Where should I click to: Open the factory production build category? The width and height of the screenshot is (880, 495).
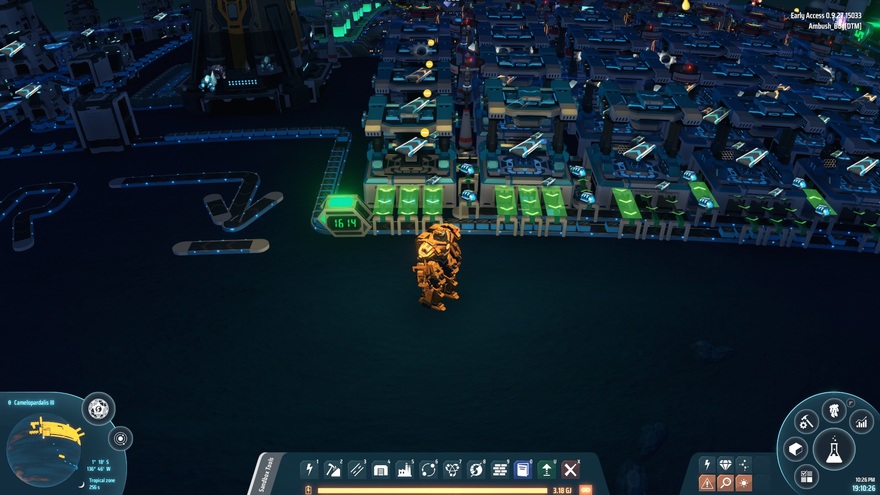[405, 469]
